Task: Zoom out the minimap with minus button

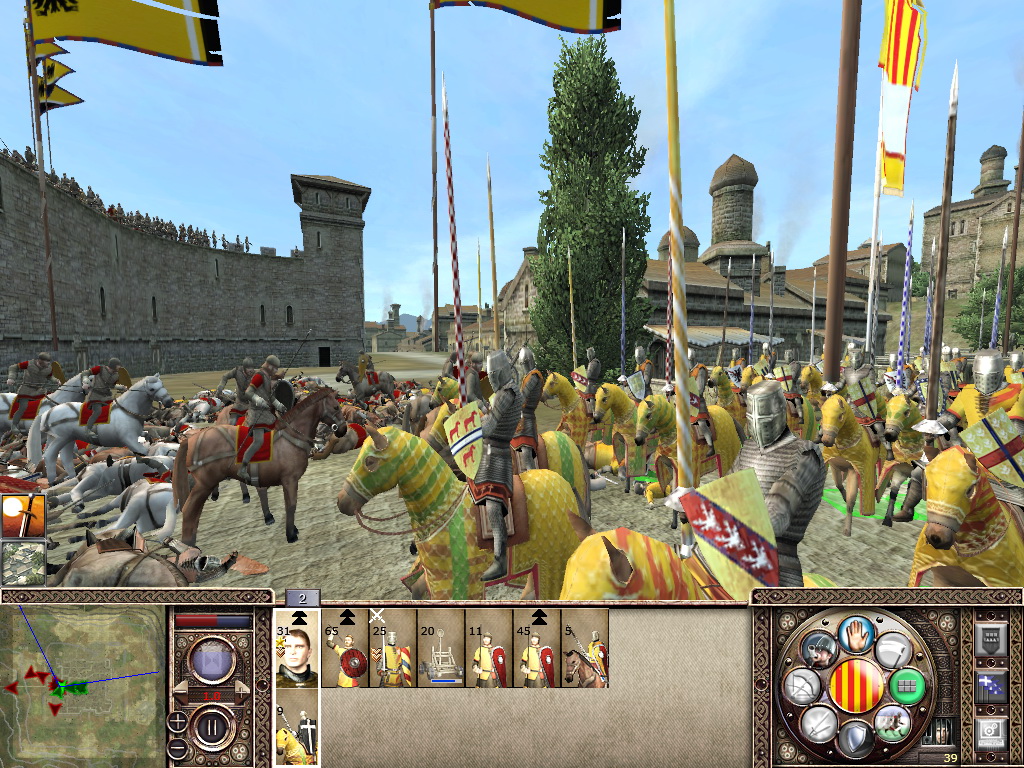Action: pos(176,747)
